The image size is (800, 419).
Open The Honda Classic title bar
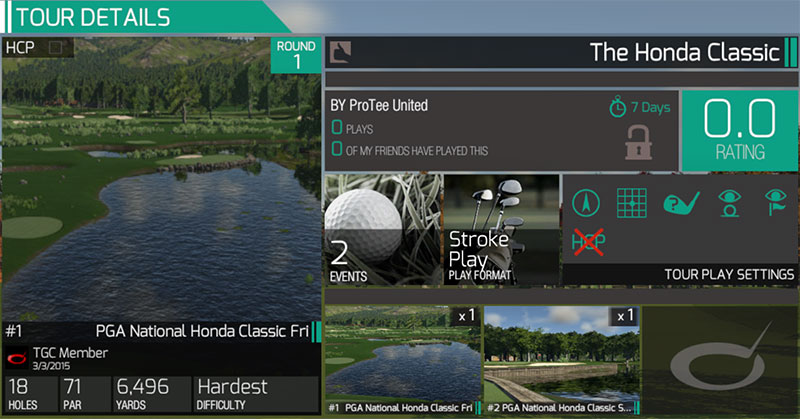pos(570,52)
